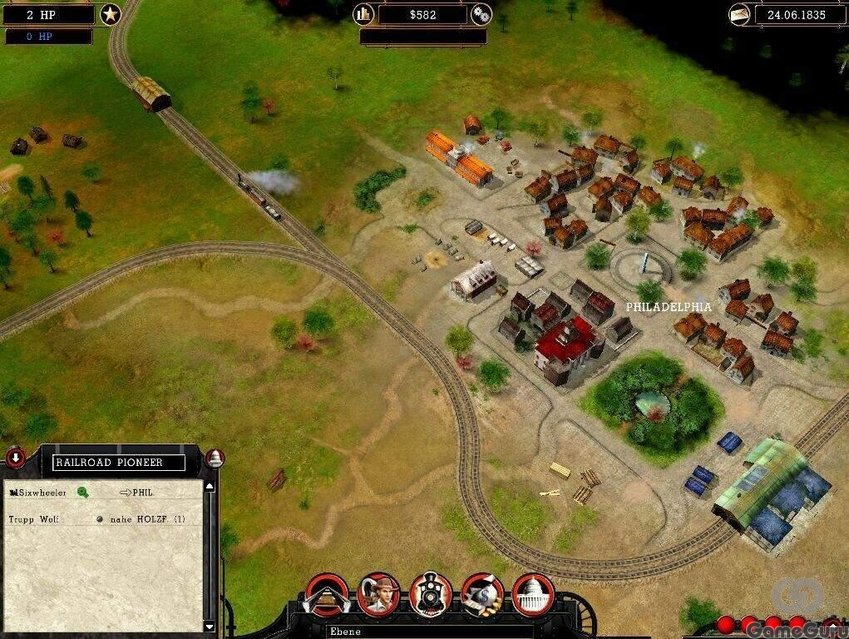Collapse the panel with the red down-arrow button

(16, 459)
